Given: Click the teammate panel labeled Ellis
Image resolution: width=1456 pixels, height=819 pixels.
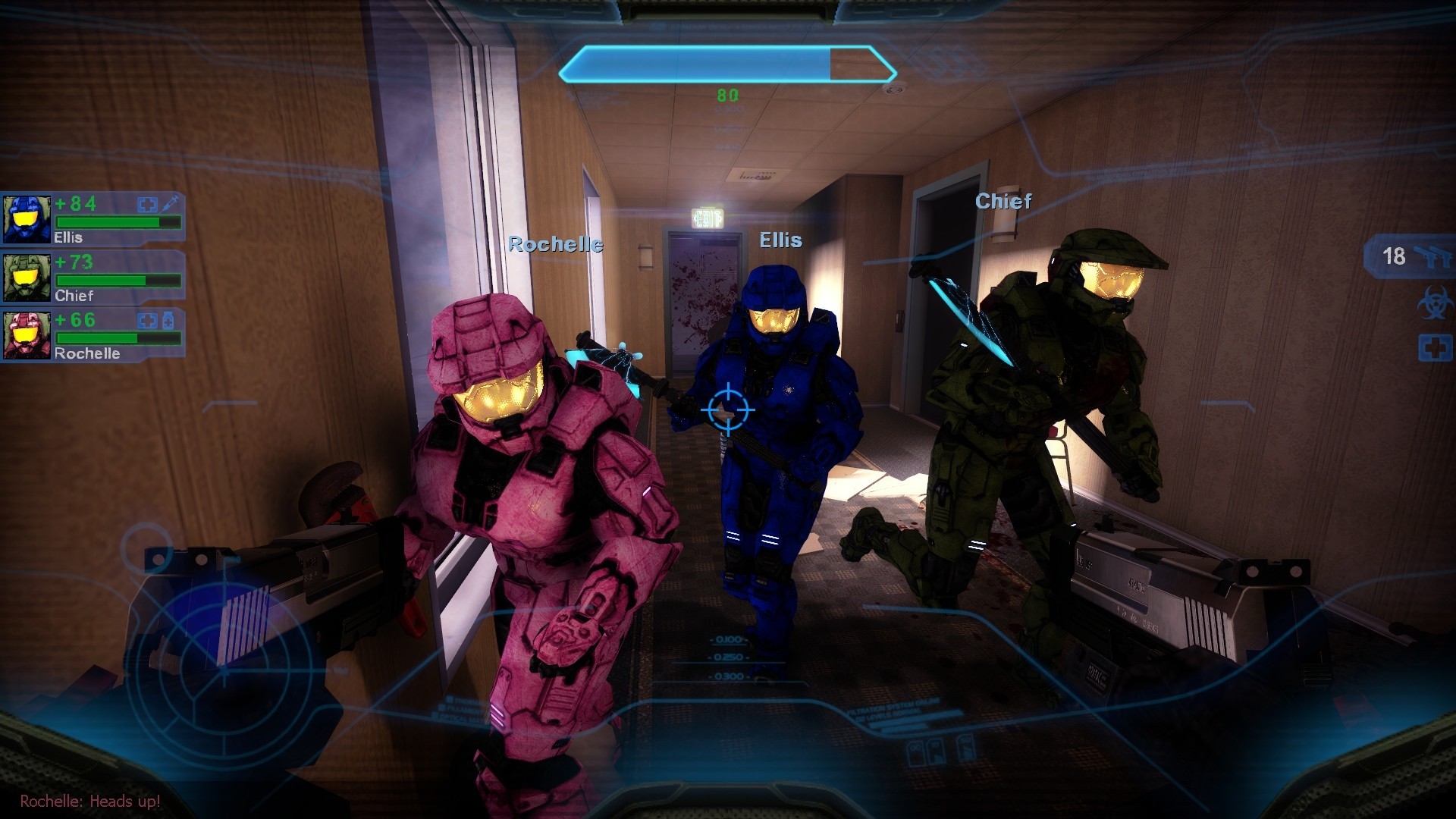Looking at the screenshot, I should tap(99, 220).
